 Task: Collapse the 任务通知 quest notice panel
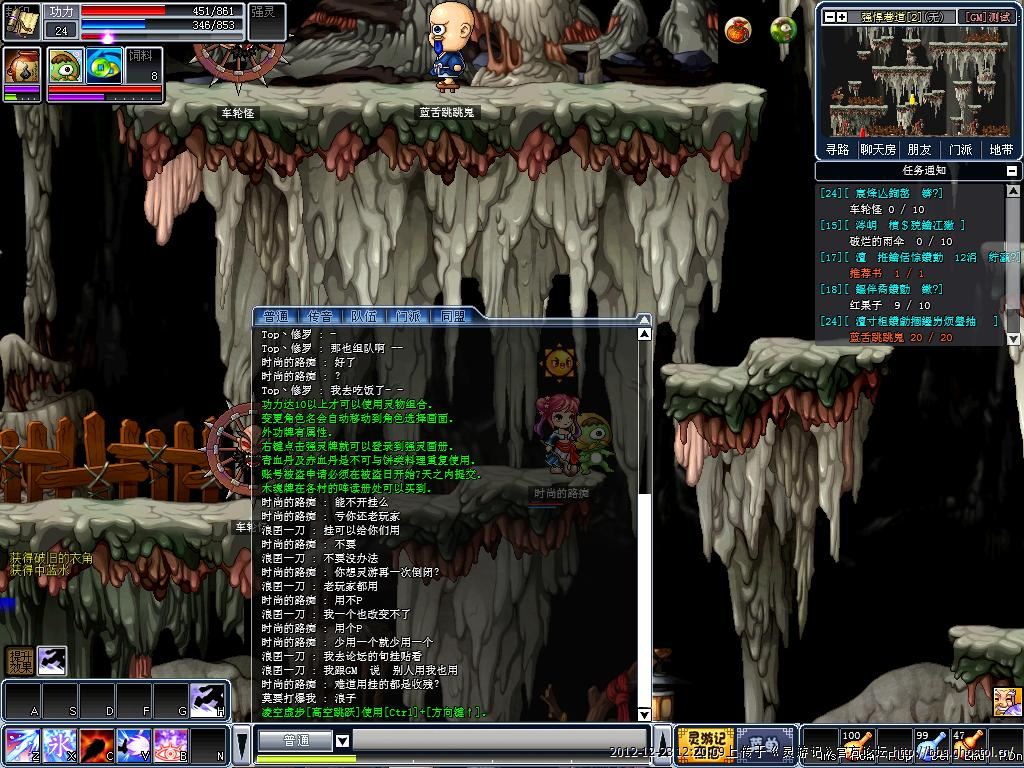(x=1012, y=171)
